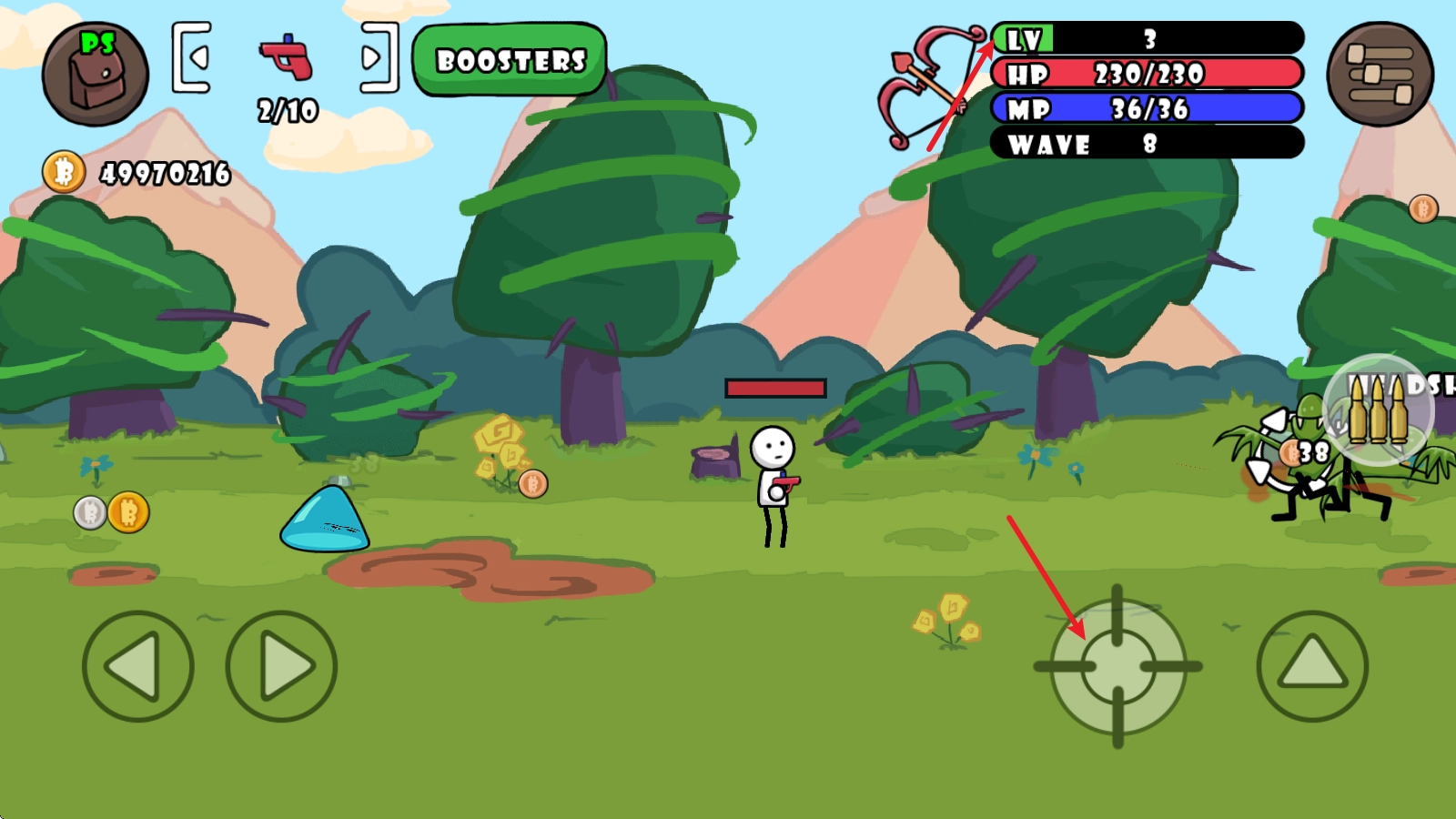Open the settings sliders menu
The width and height of the screenshot is (1456, 819).
tap(1380, 74)
